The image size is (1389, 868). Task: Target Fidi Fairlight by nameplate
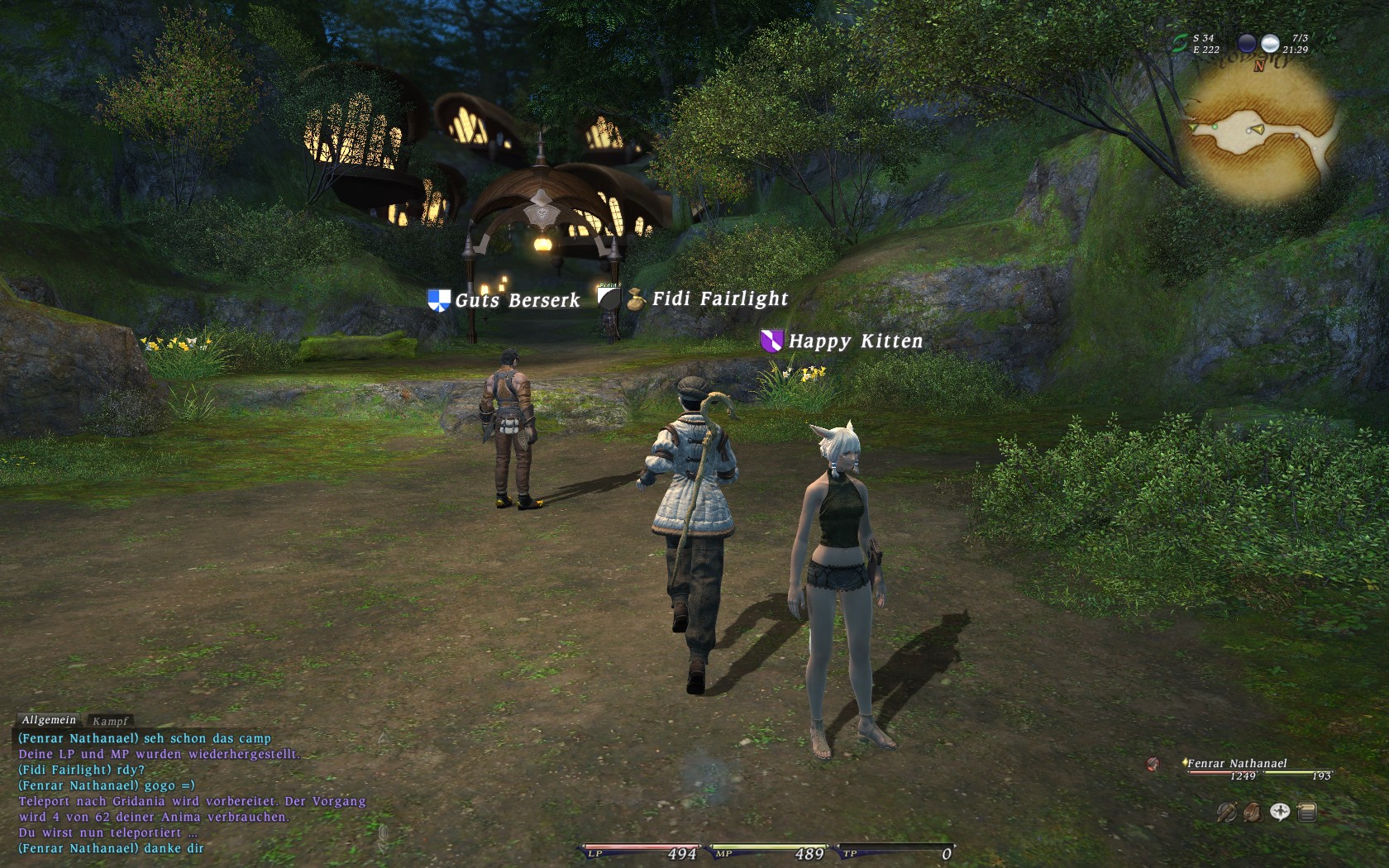(720, 299)
